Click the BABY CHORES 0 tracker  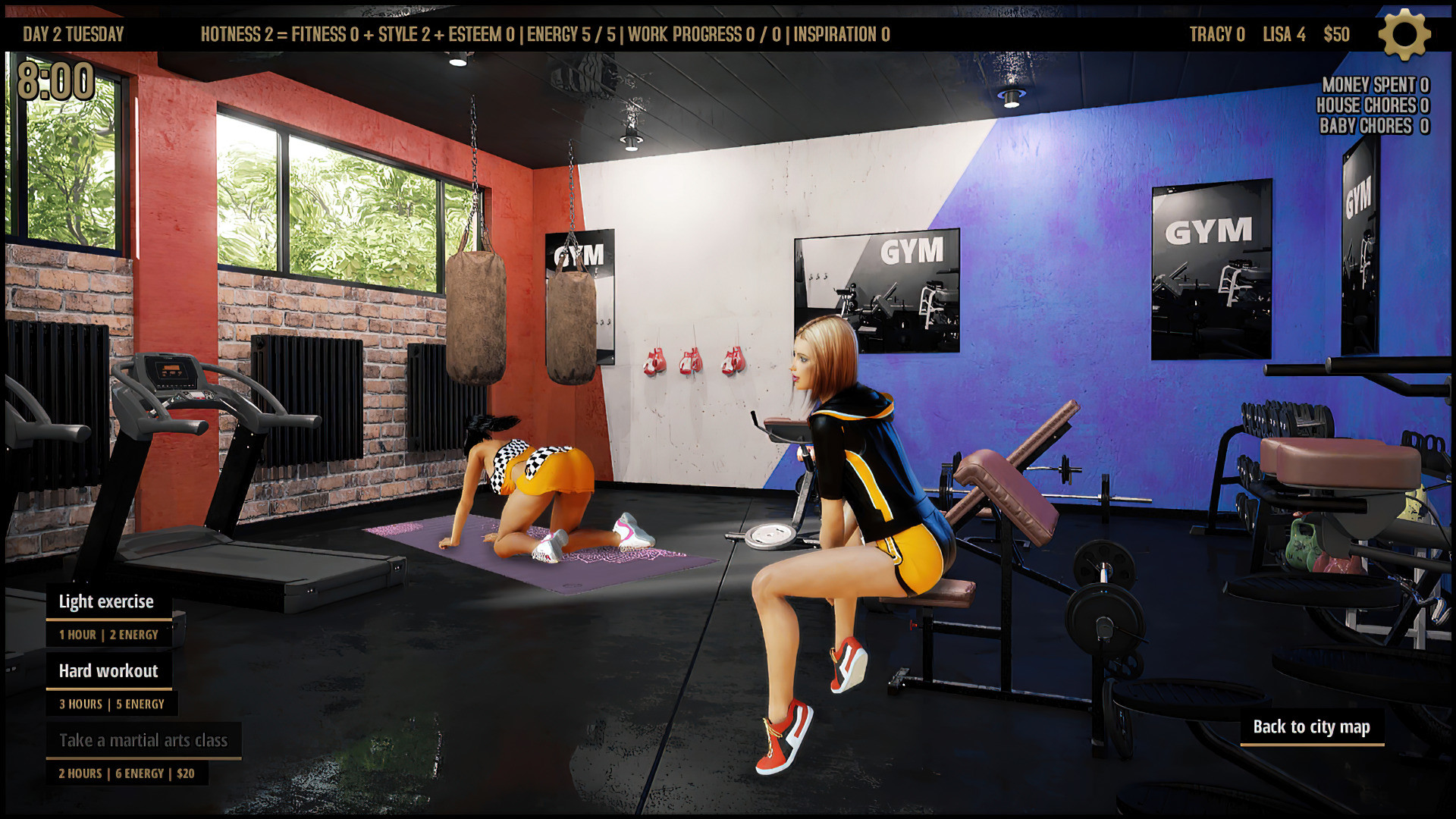click(x=1373, y=126)
